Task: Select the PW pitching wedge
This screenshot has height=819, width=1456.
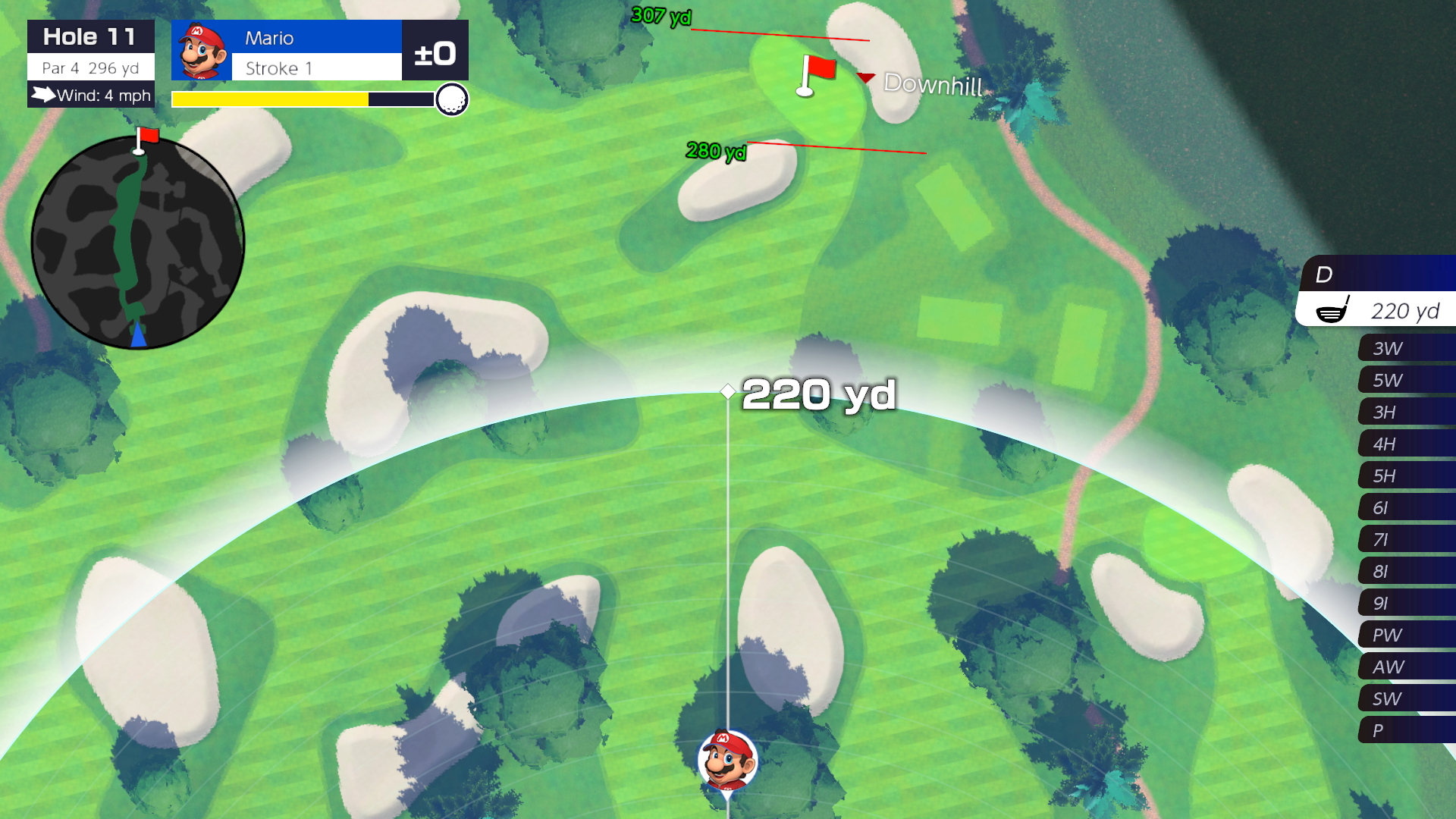Action: click(x=1404, y=635)
